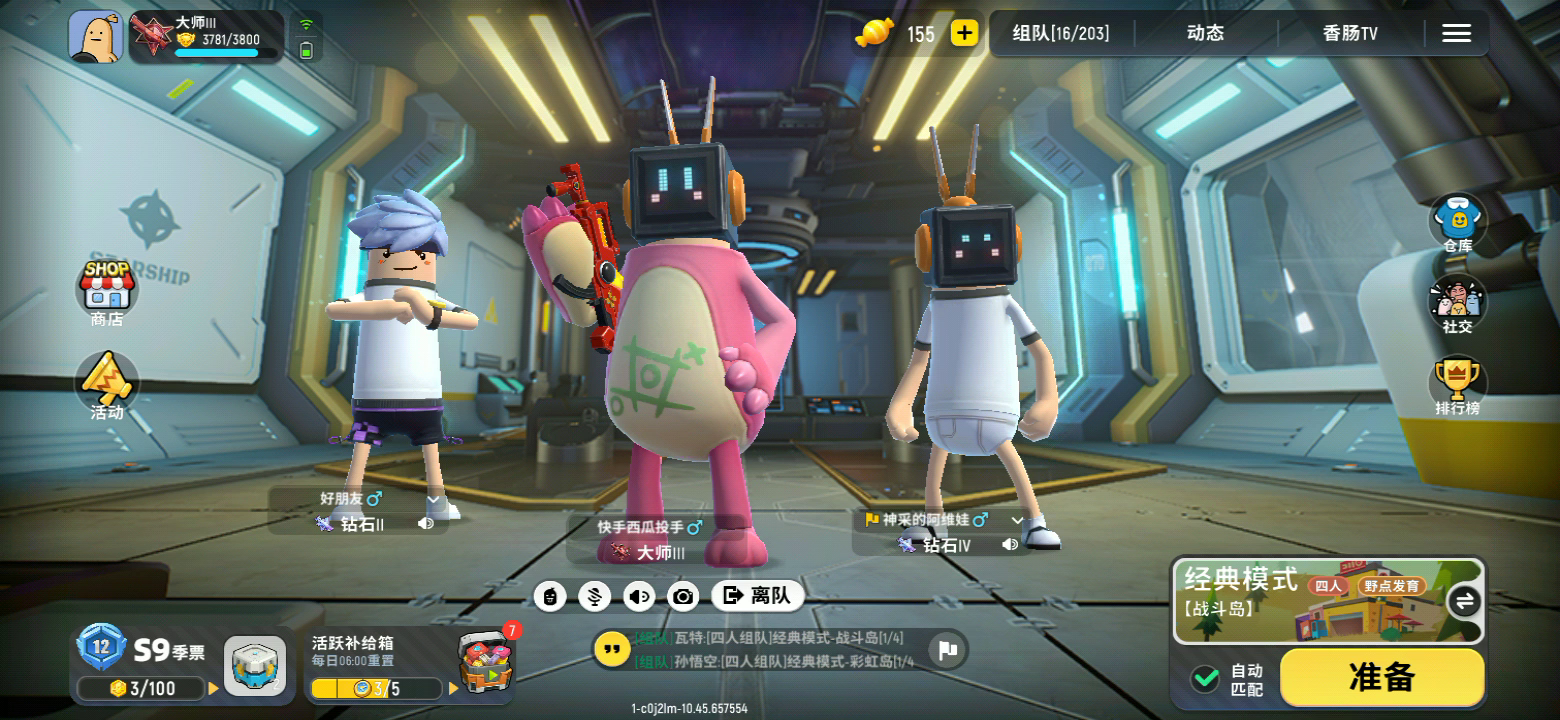The width and height of the screenshot is (1560, 720).
Task: Open the 活动 events icon
Action: click(x=106, y=385)
